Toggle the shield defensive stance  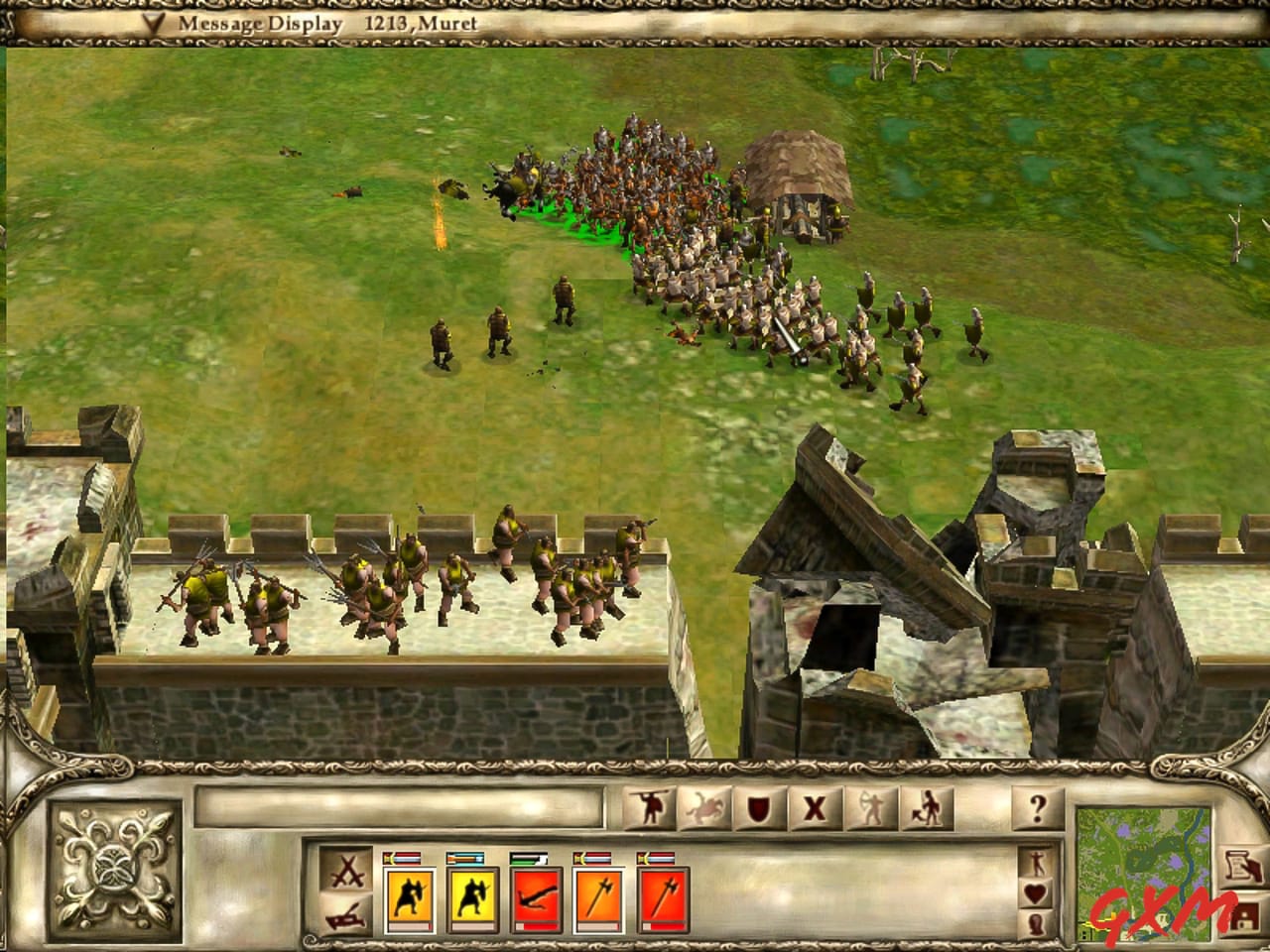click(x=760, y=807)
